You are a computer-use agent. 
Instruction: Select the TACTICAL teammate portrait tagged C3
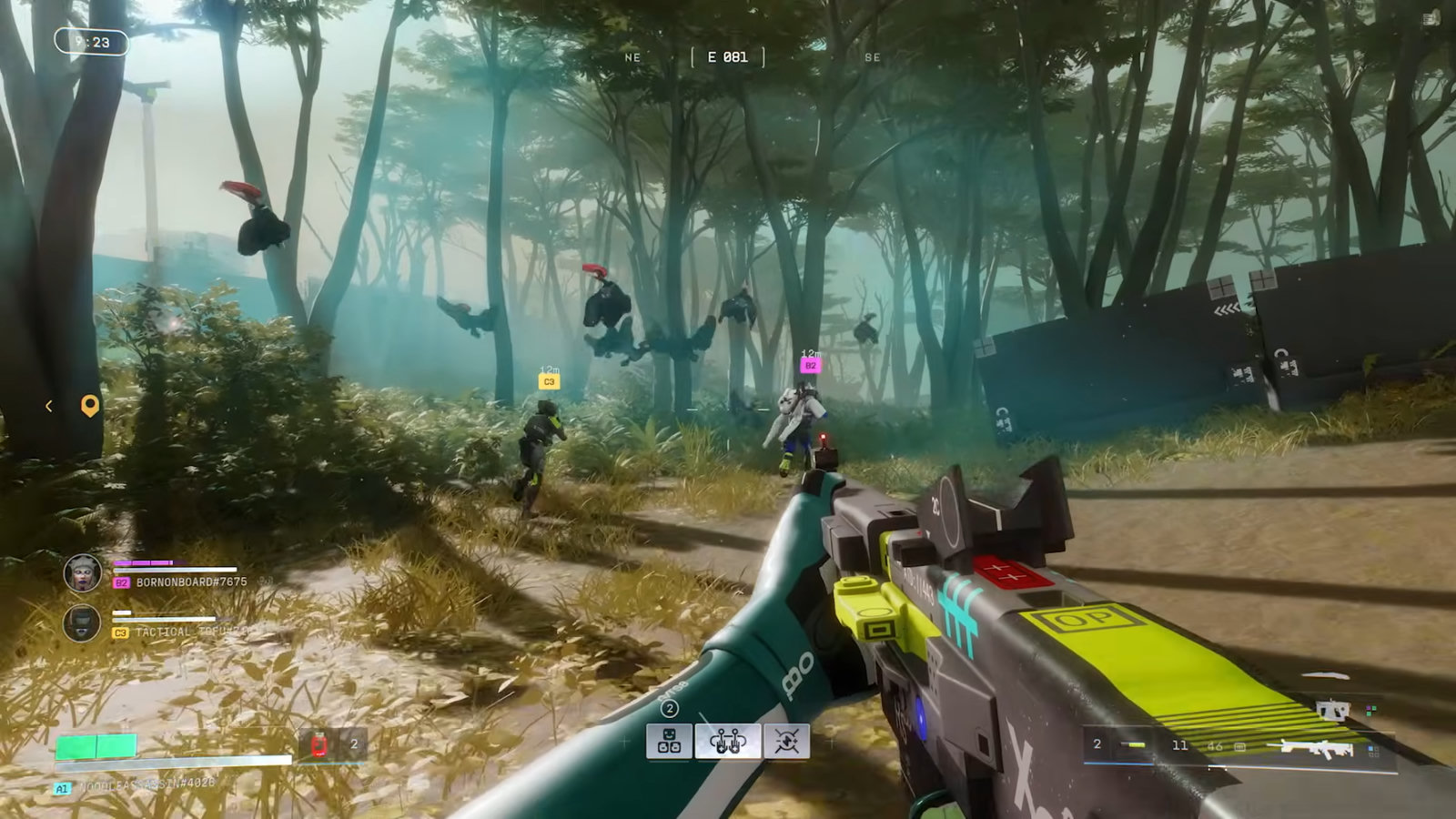tap(82, 624)
